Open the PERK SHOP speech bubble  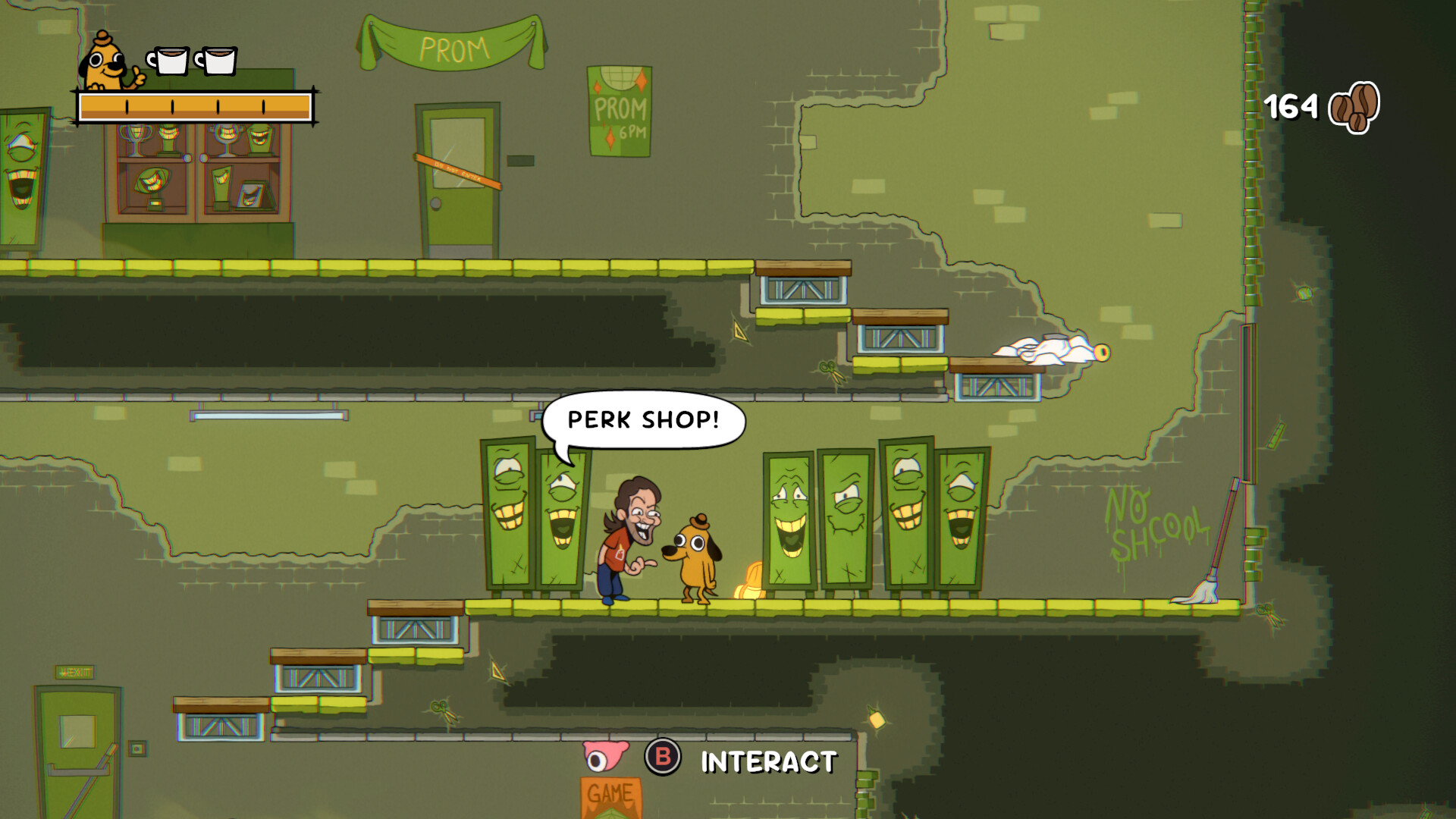(643, 419)
